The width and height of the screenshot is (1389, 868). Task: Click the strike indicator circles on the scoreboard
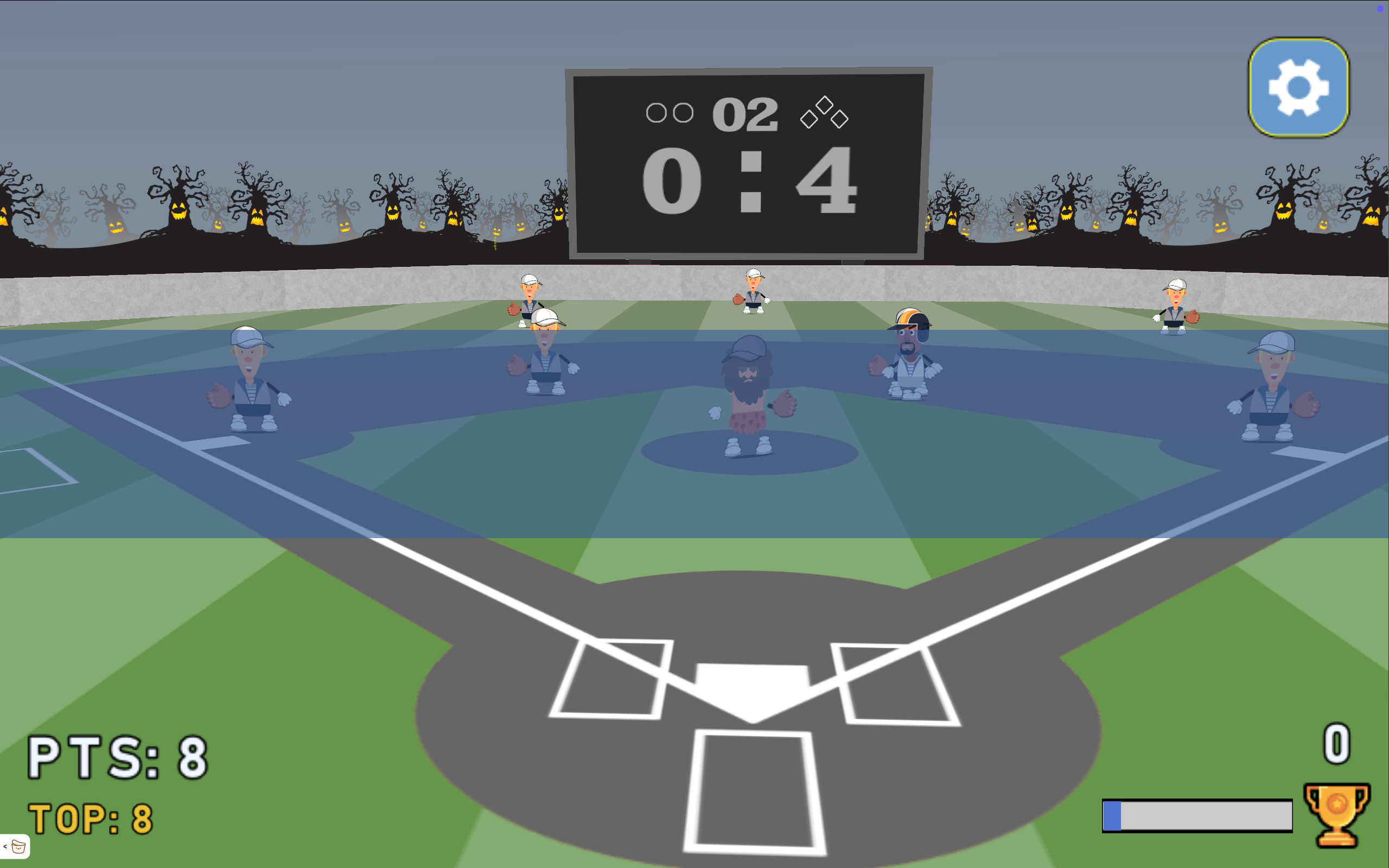(670, 113)
